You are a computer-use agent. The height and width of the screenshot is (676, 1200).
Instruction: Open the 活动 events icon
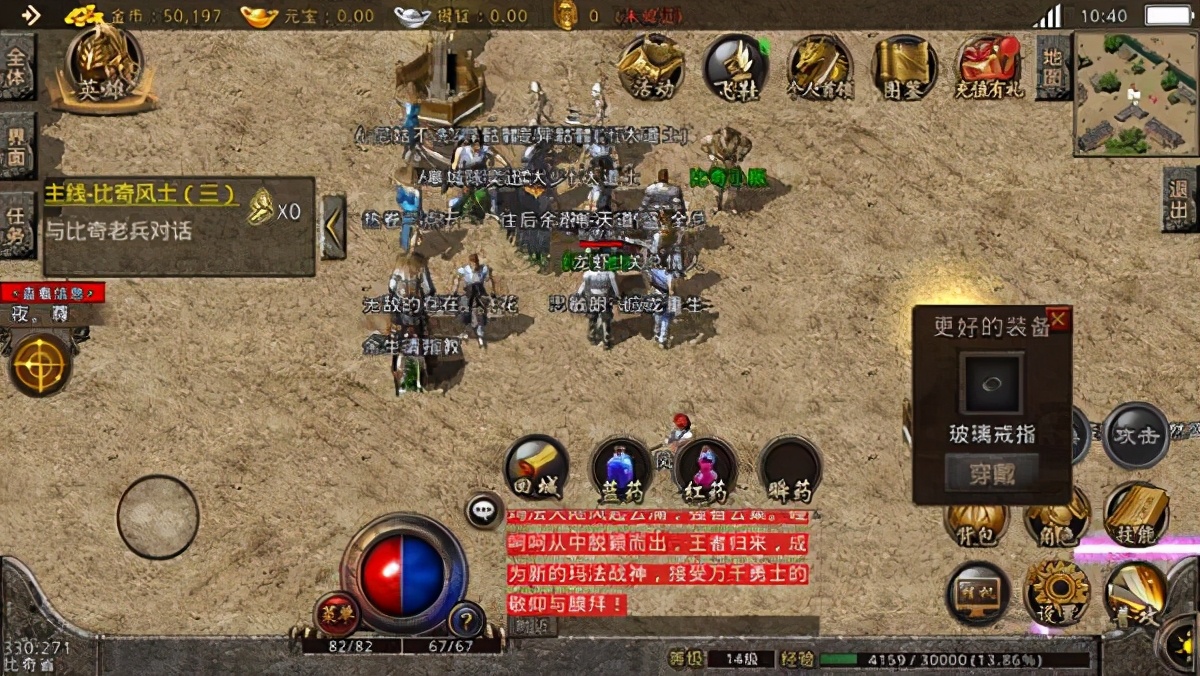click(650, 67)
